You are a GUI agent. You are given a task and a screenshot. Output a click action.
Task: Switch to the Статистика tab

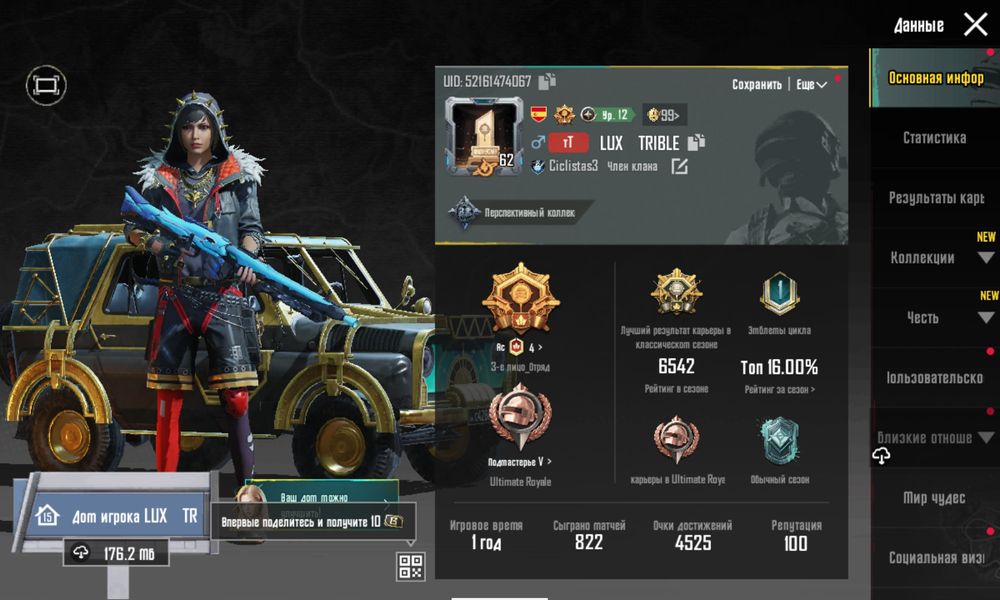[x=934, y=138]
